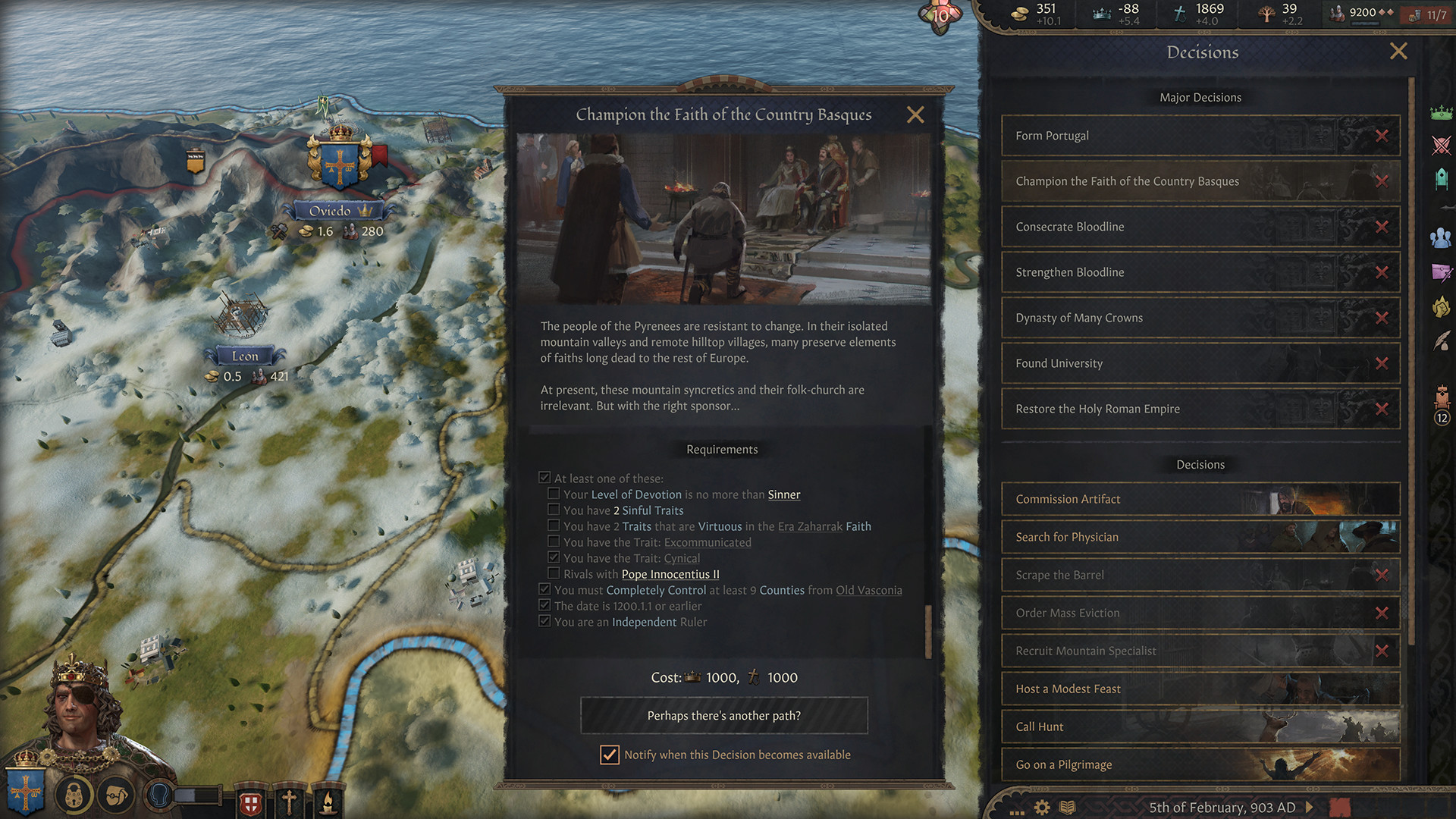Open the Pope Innocentius II link
This screenshot has height=819, width=1456.
tap(670, 574)
